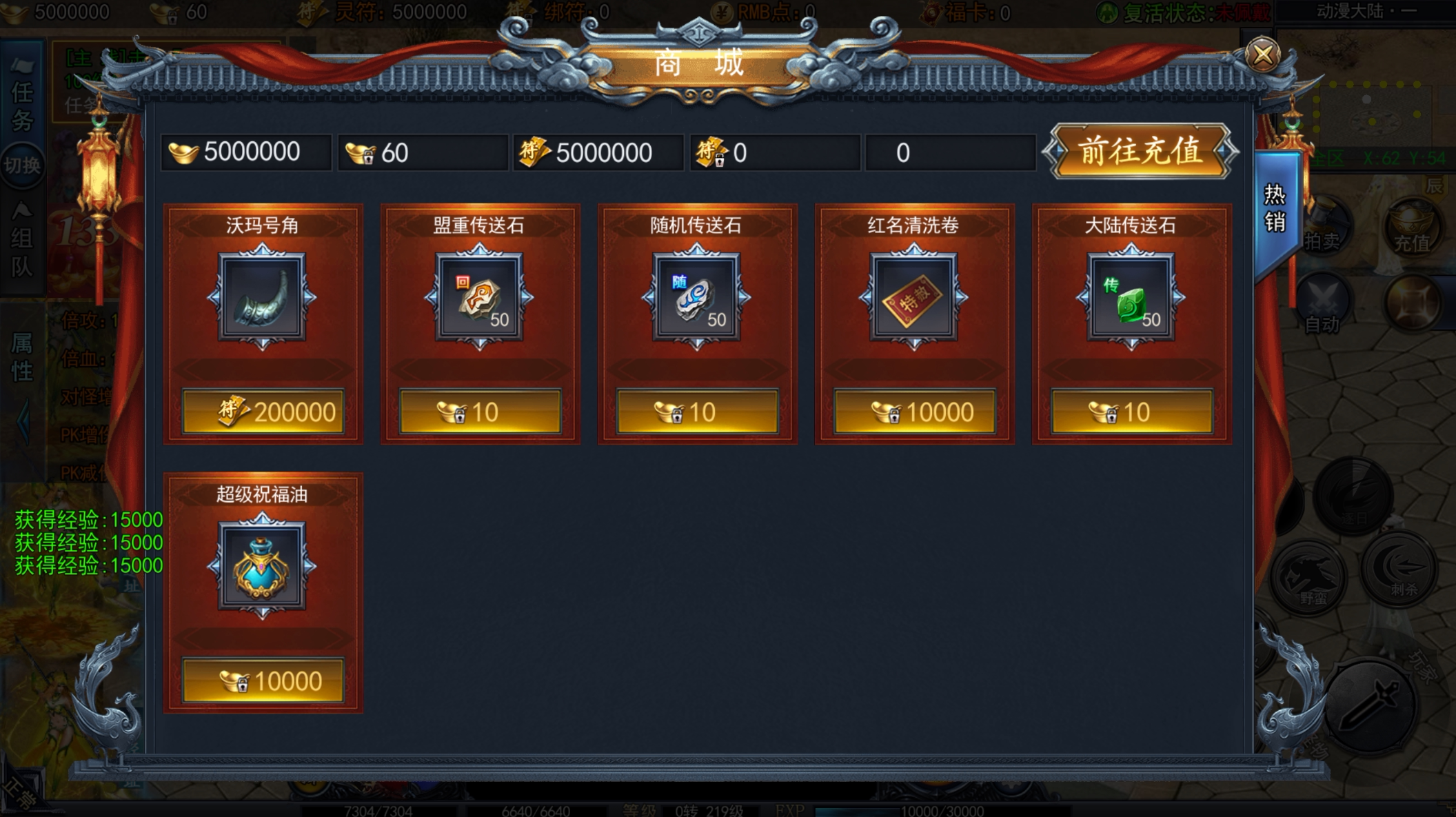Purchase 红名清洗卷 for 10000 ingots
Image resolution: width=1456 pixels, height=817 pixels.
[914, 412]
